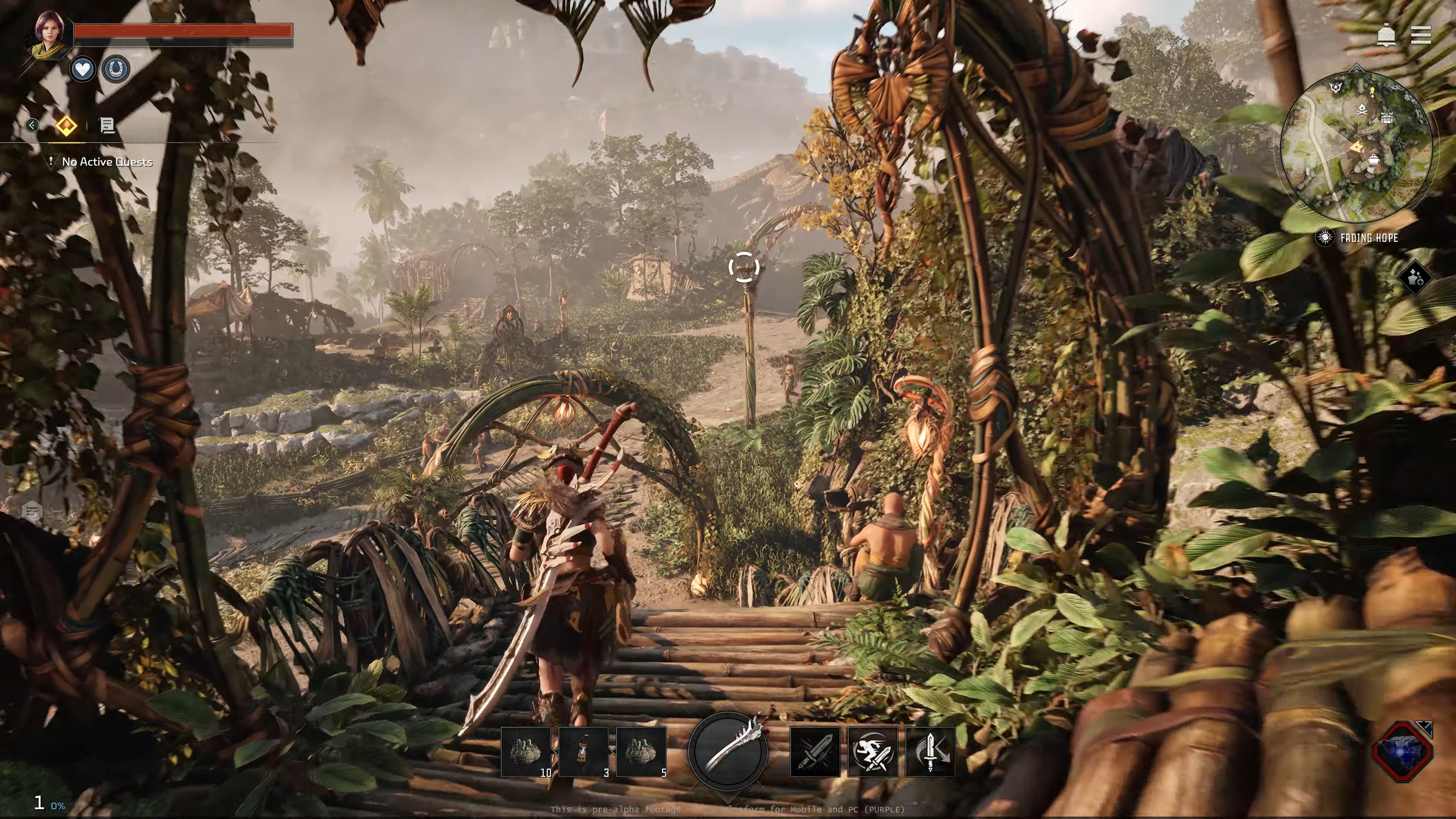1456x819 pixels.
Task: Activate the red hexagon ability at corner
Action: 1402,751
